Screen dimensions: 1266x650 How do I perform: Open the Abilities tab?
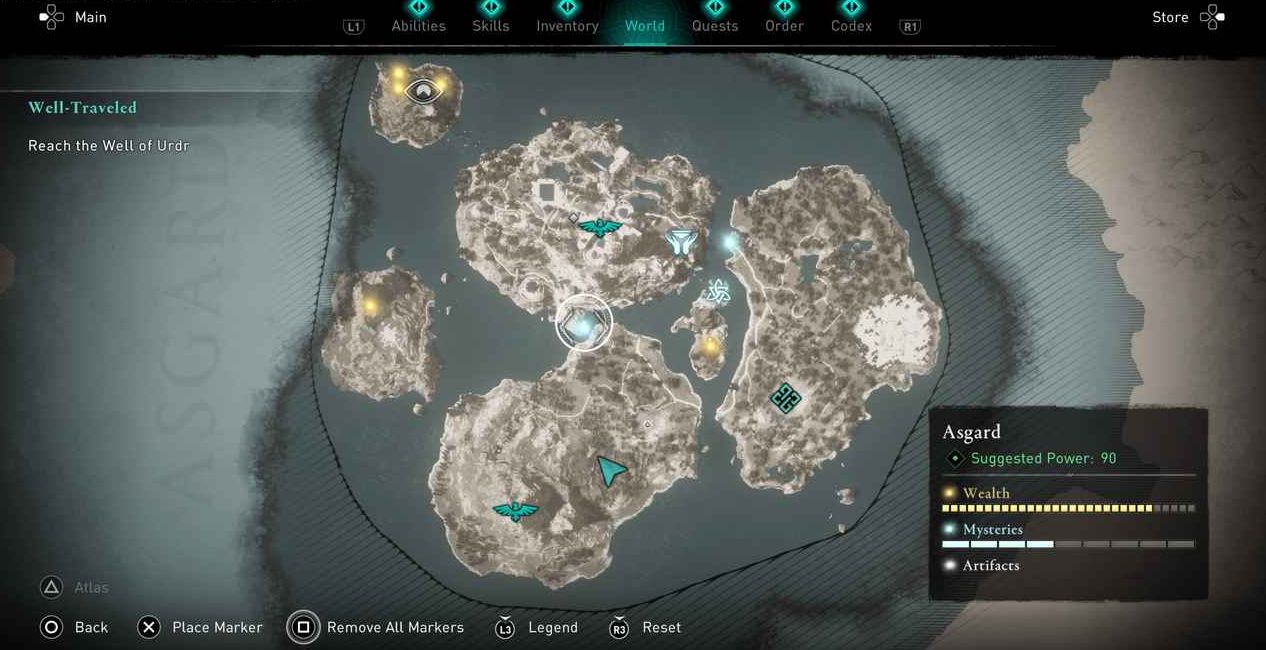tap(418, 26)
